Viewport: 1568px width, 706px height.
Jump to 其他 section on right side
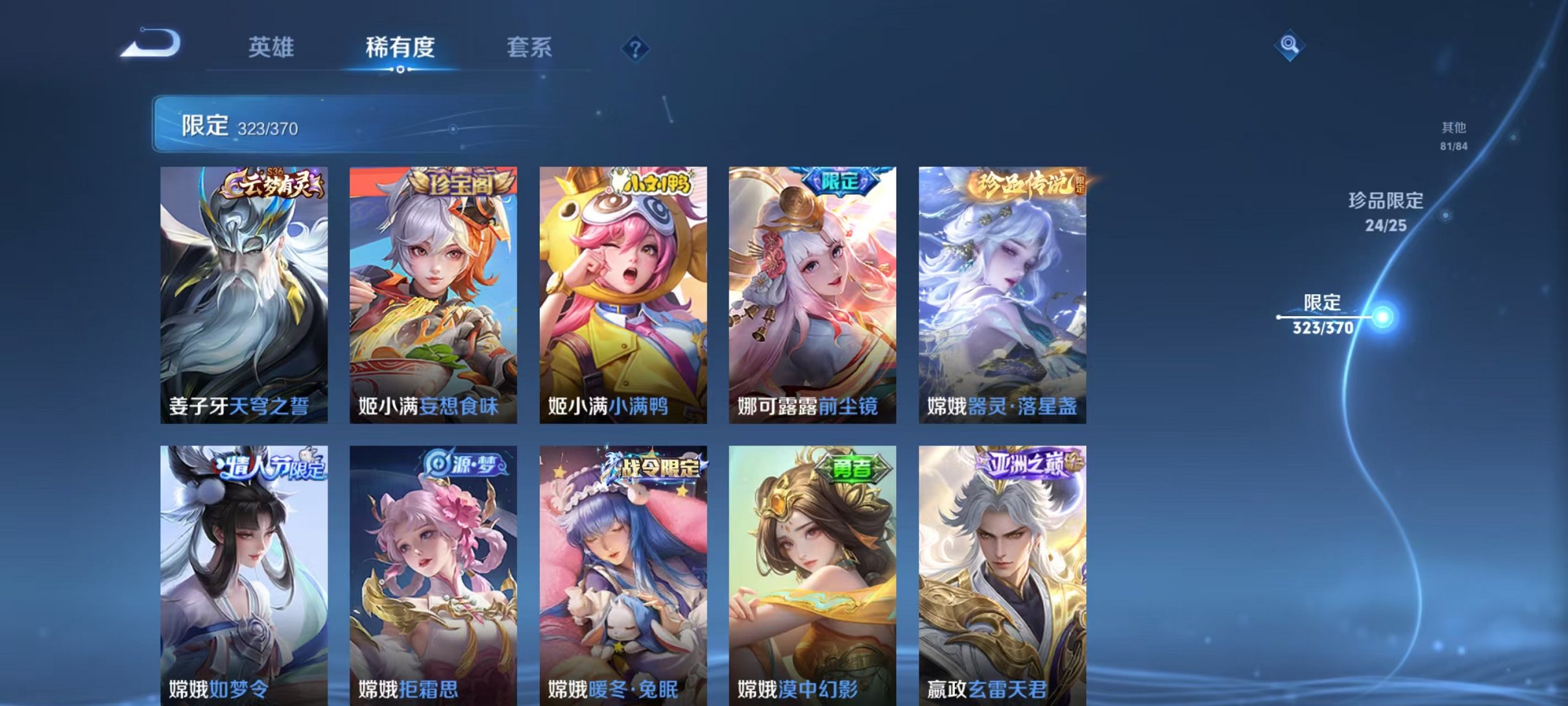coord(1453,136)
